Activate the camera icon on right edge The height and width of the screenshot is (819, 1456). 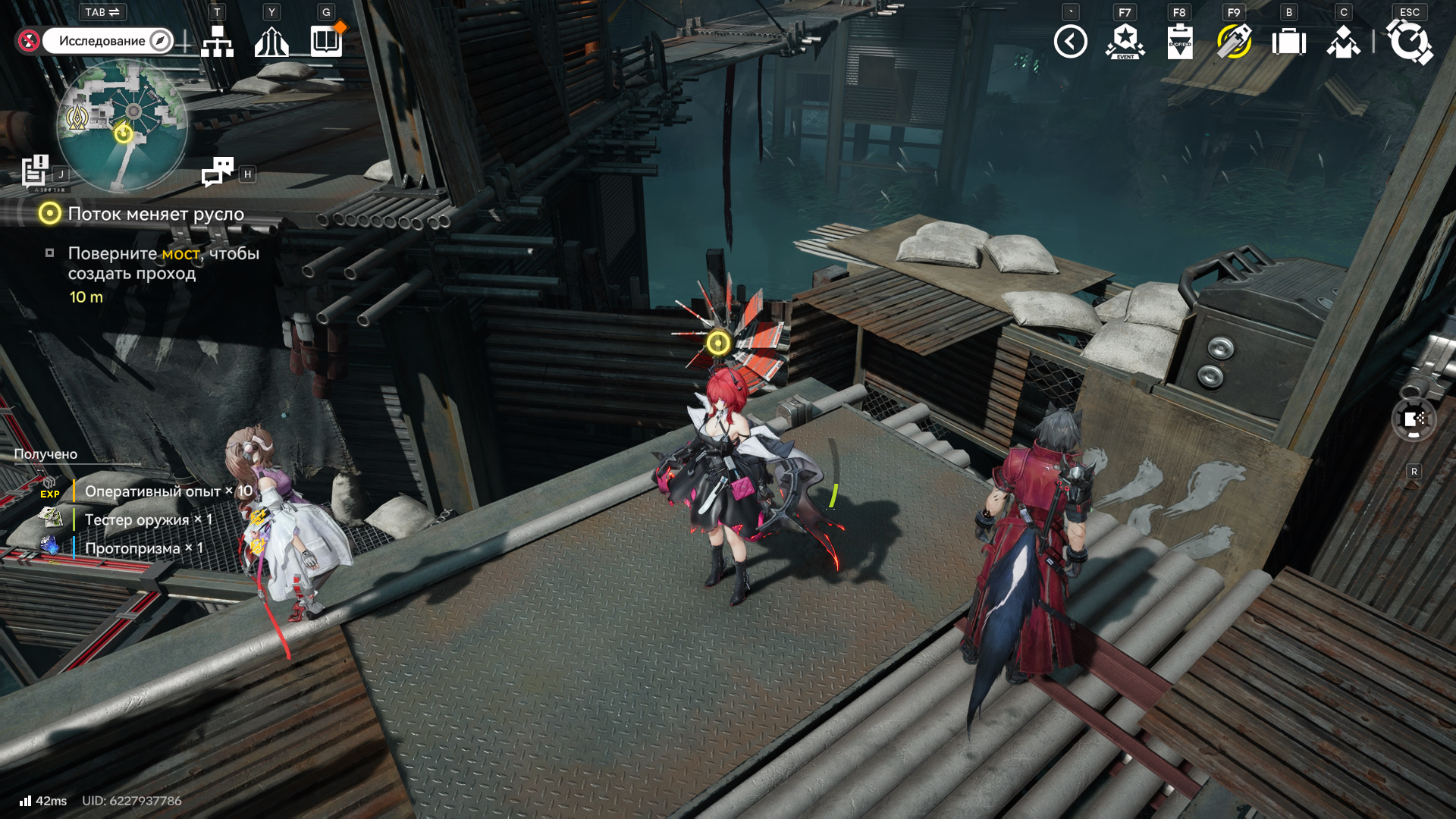click(x=1414, y=419)
